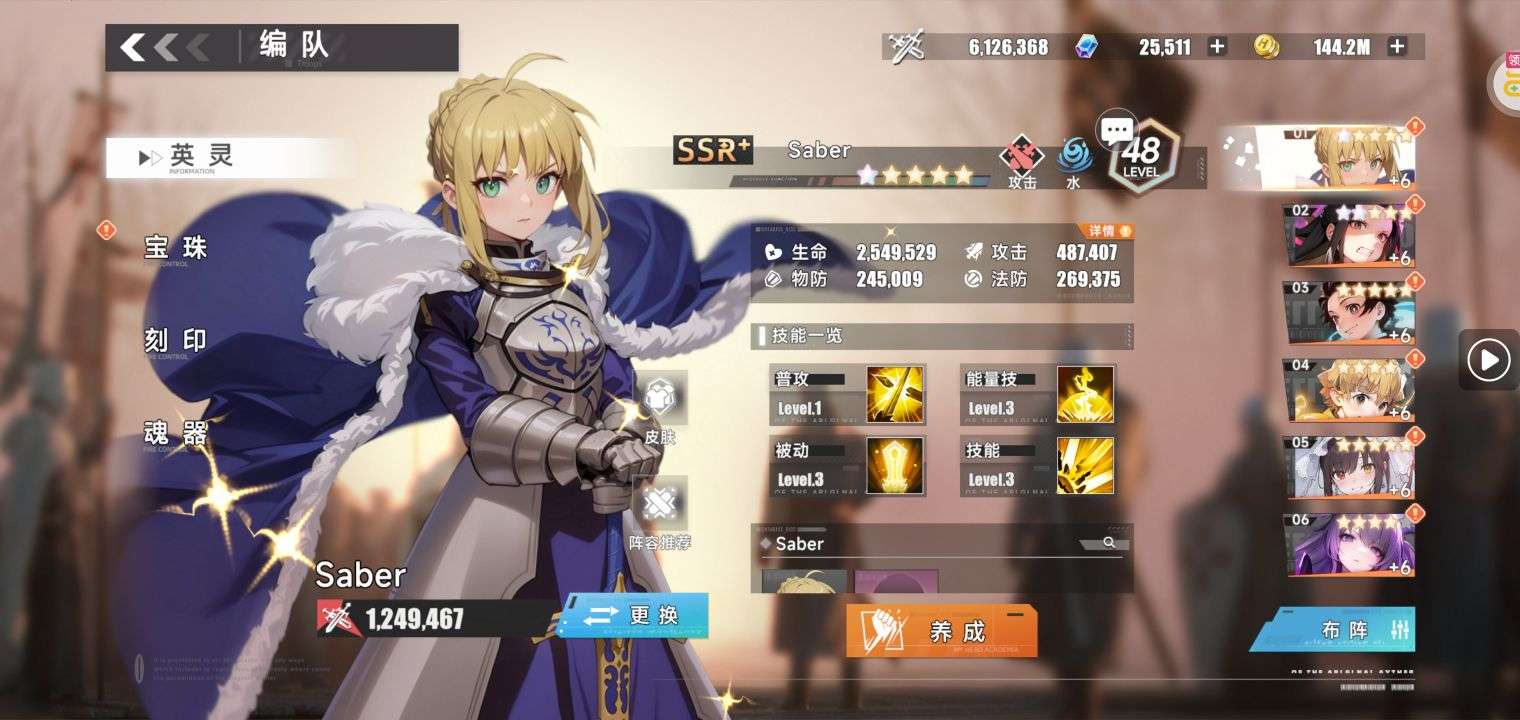Open the 技能 skill icon

pos(1085,465)
